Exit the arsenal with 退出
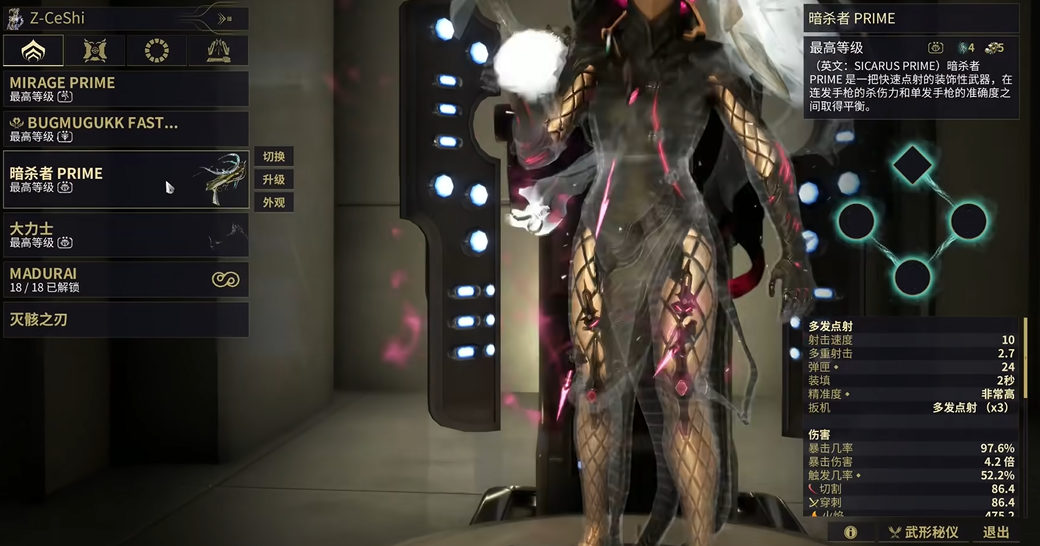Viewport: 1040px width, 546px height. 996,533
